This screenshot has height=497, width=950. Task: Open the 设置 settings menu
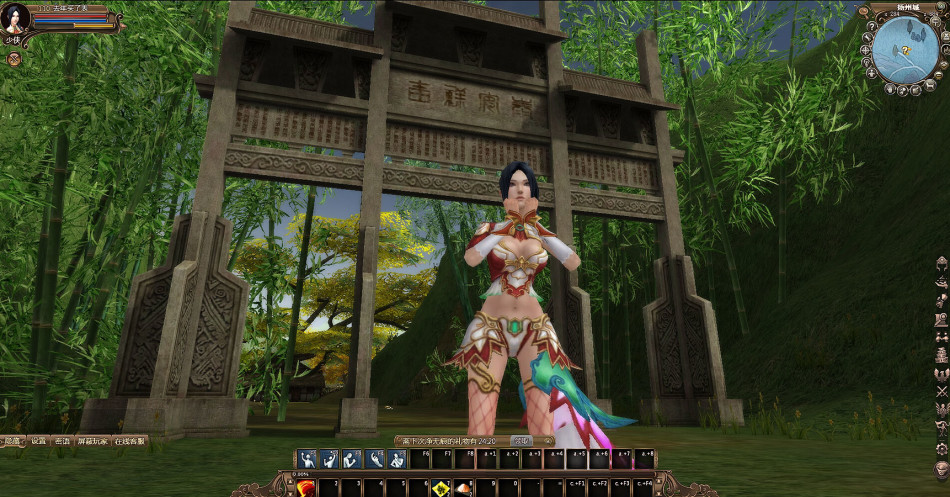coord(38,441)
